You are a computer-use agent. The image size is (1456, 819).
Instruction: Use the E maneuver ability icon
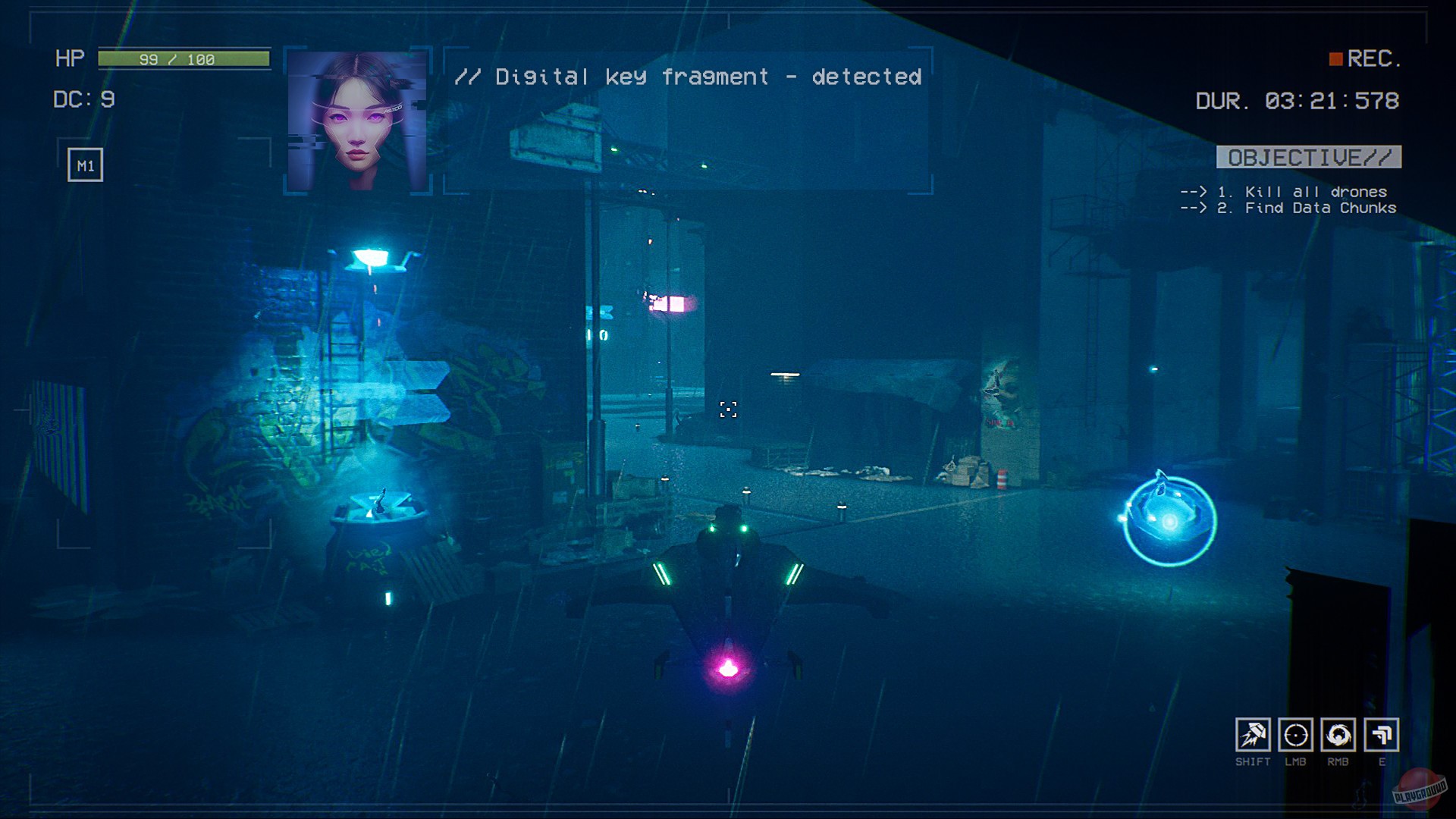(x=1382, y=736)
